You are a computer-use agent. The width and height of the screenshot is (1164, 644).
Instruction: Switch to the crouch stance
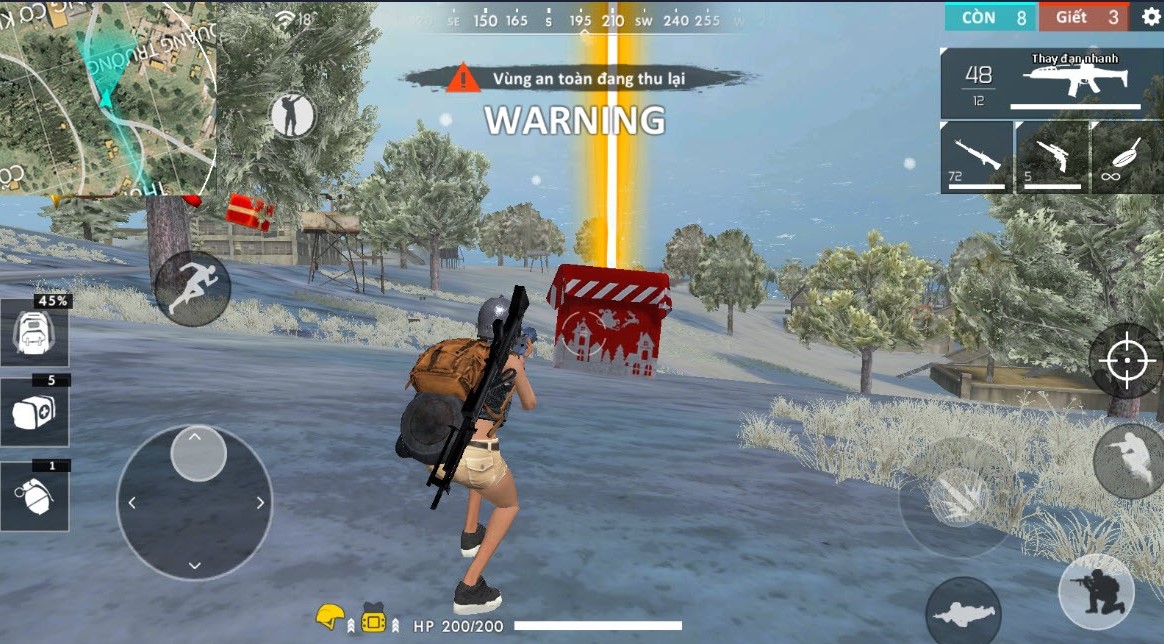tap(1096, 591)
